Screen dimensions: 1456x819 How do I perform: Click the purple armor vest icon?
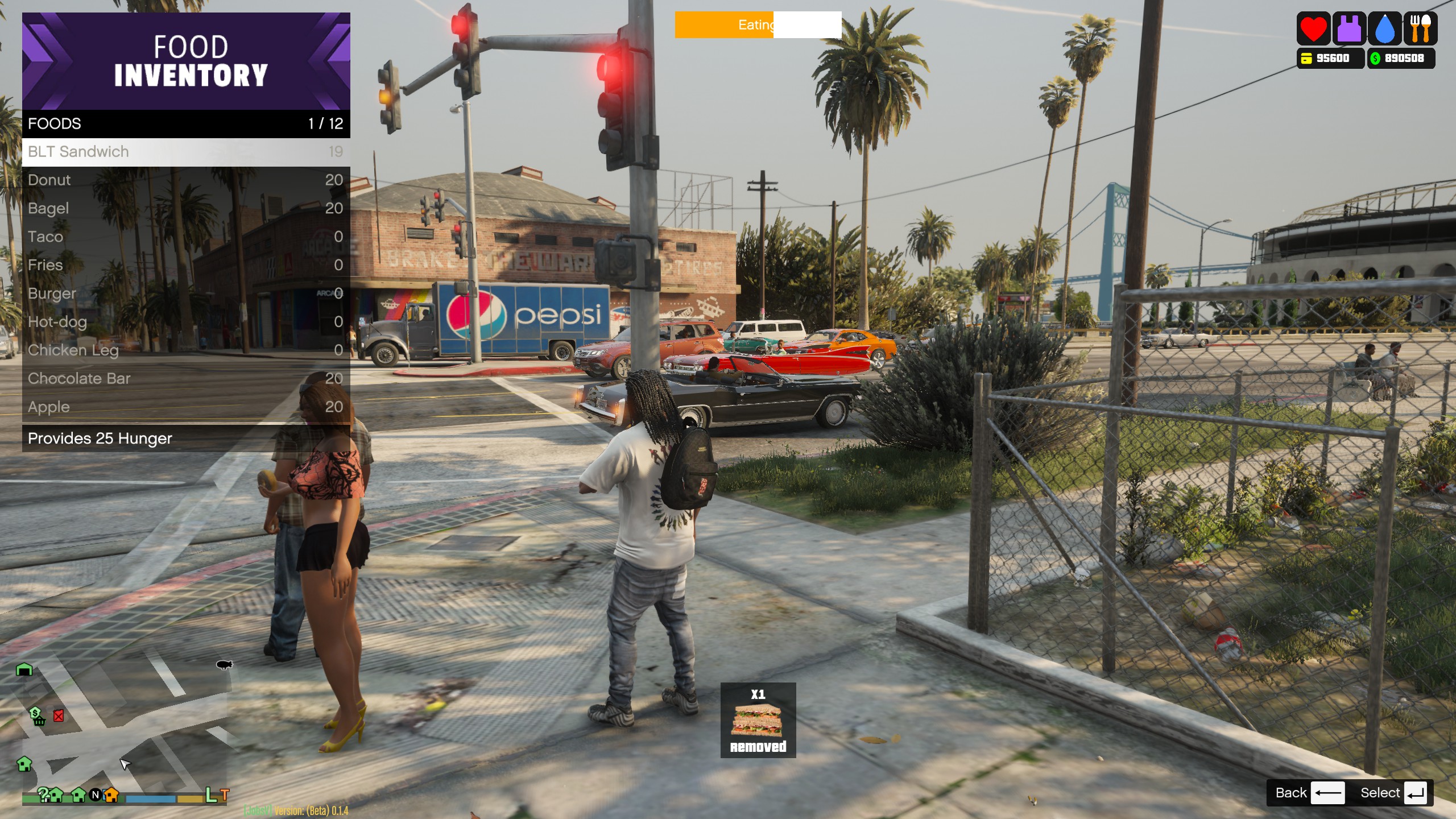[x=1349, y=29]
